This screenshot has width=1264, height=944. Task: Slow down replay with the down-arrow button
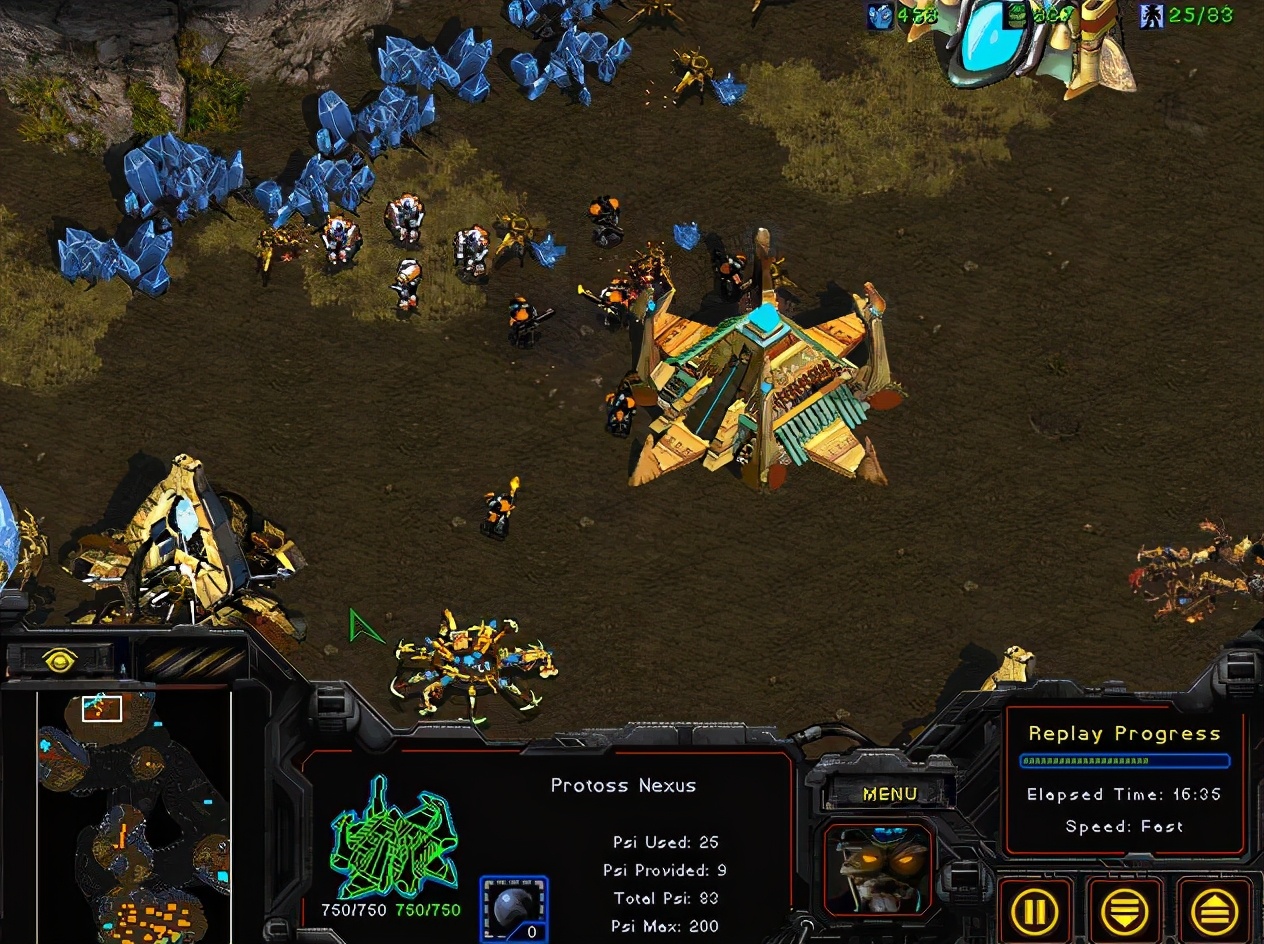pos(1125,911)
